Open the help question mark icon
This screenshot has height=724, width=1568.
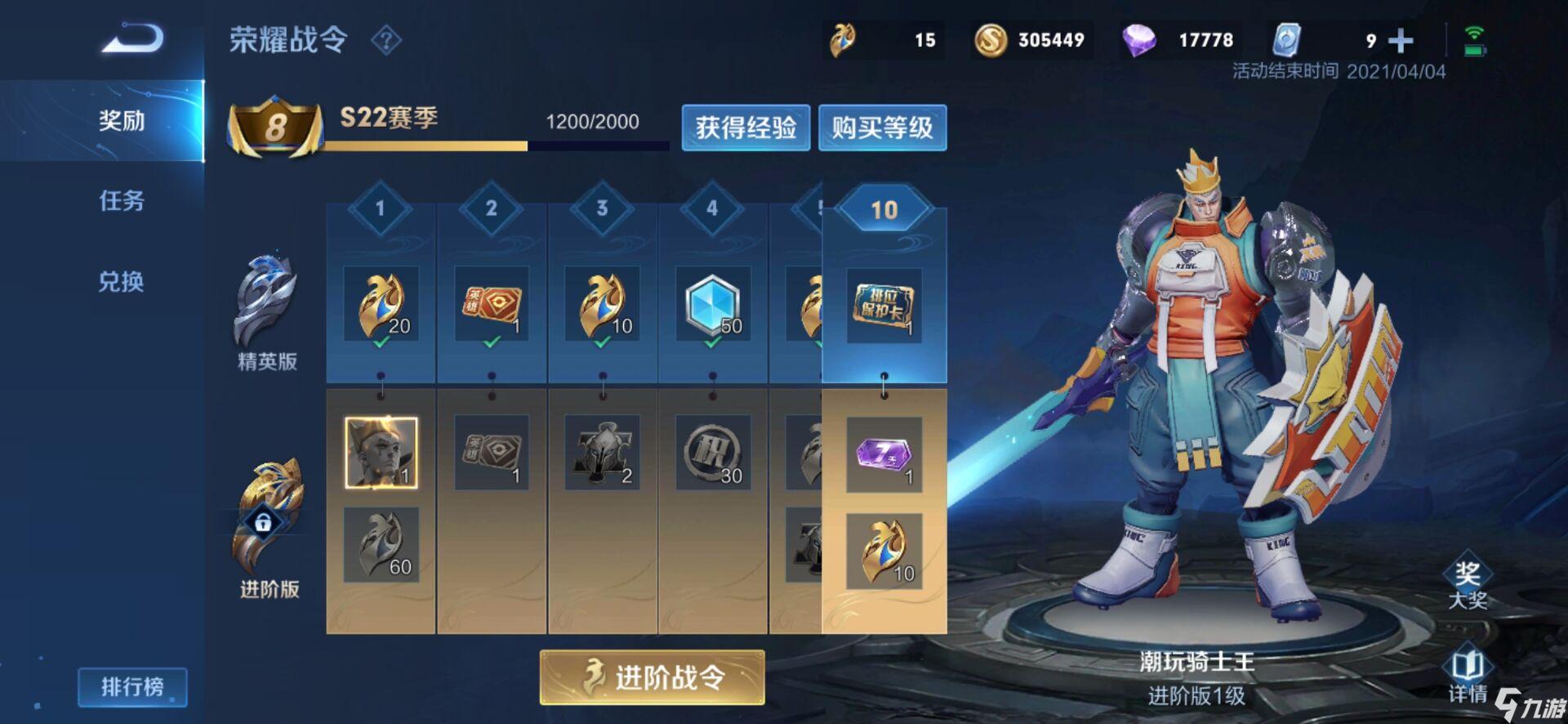coord(386,40)
